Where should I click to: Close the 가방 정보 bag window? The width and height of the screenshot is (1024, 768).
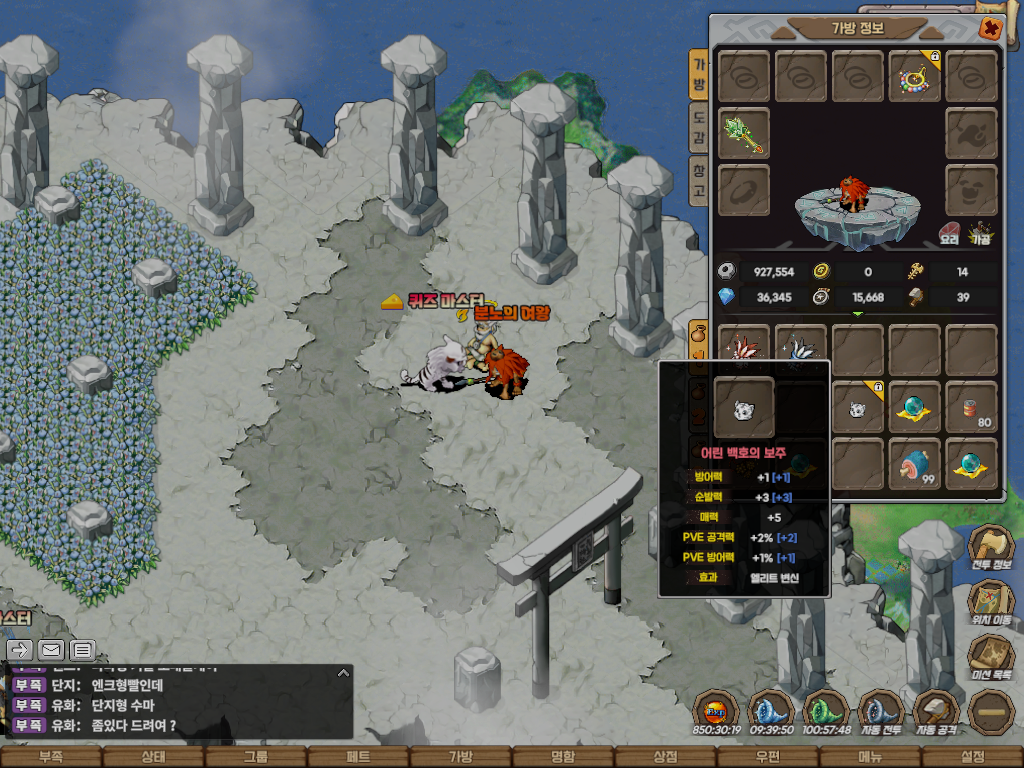(990, 28)
